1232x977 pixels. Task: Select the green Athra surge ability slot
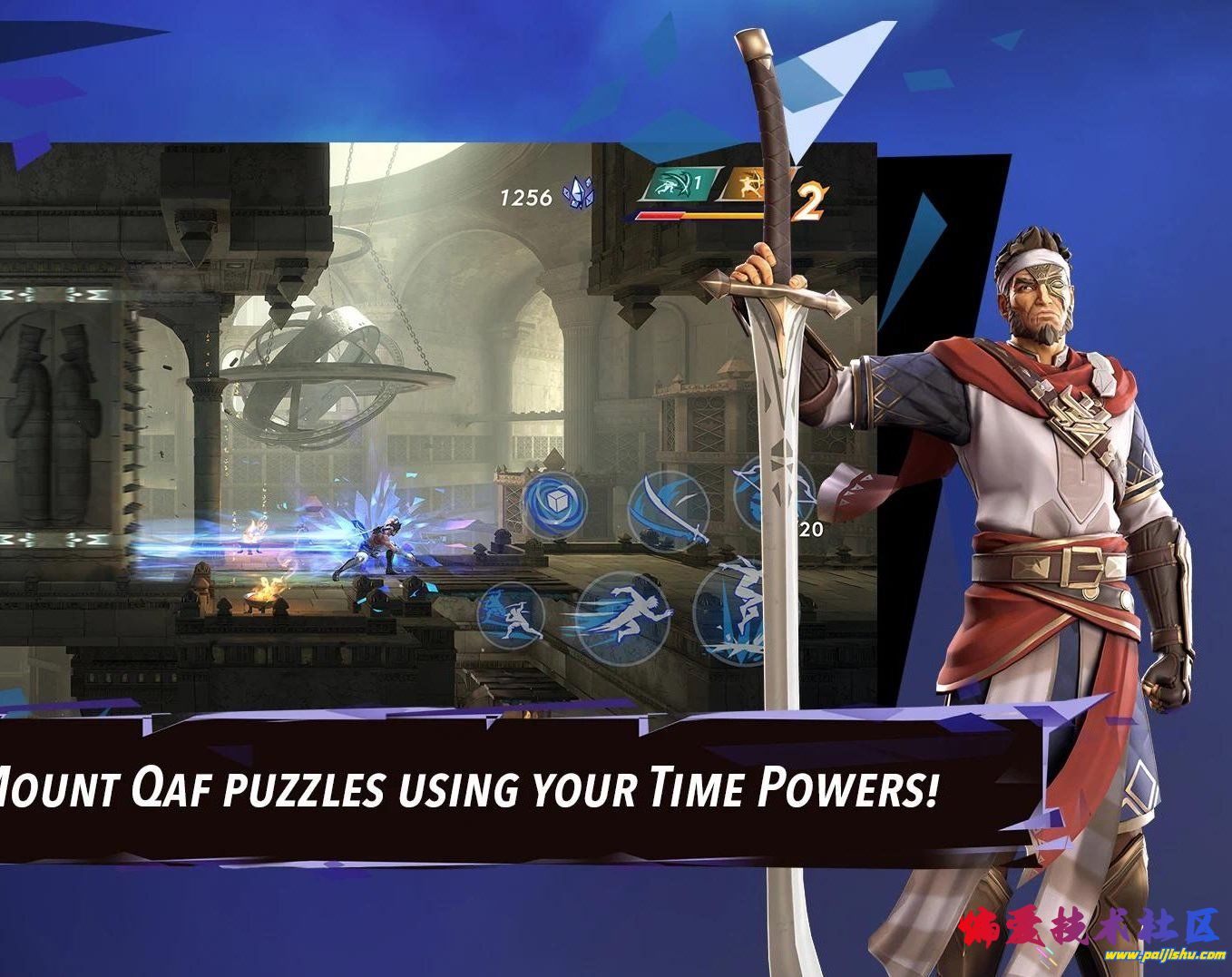coord(674,187)
